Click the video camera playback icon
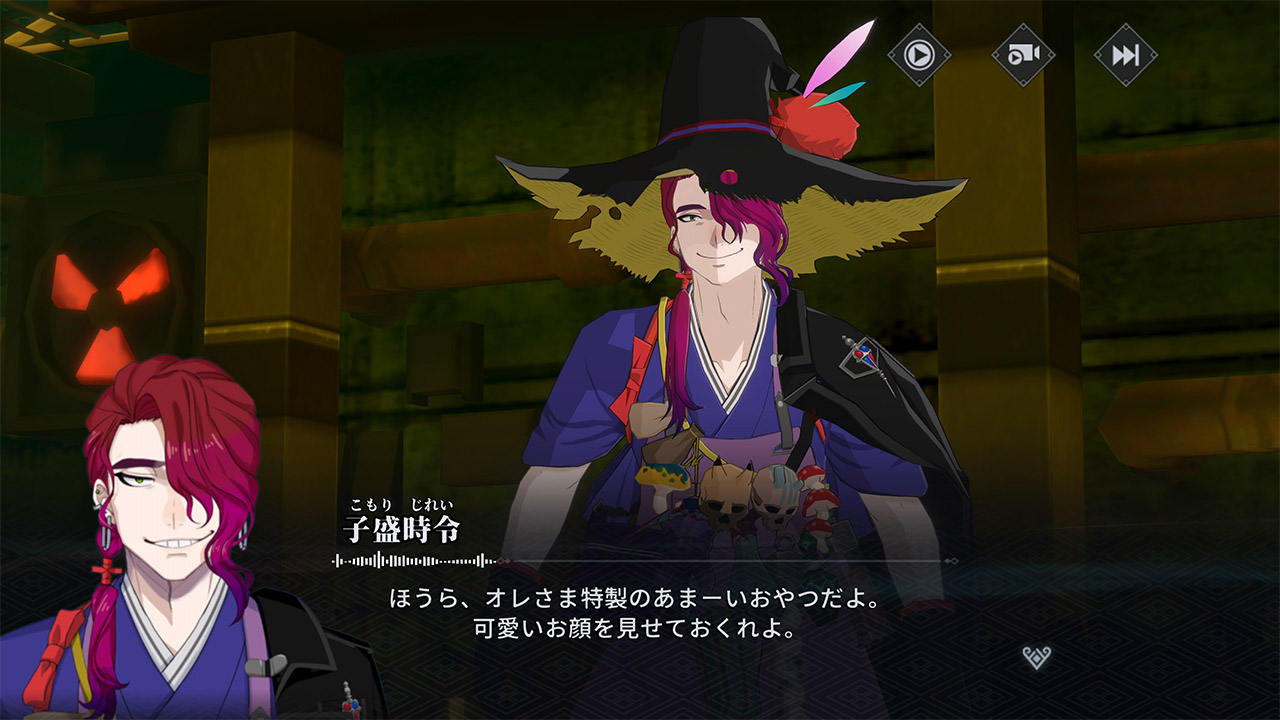 point(1022,54)
